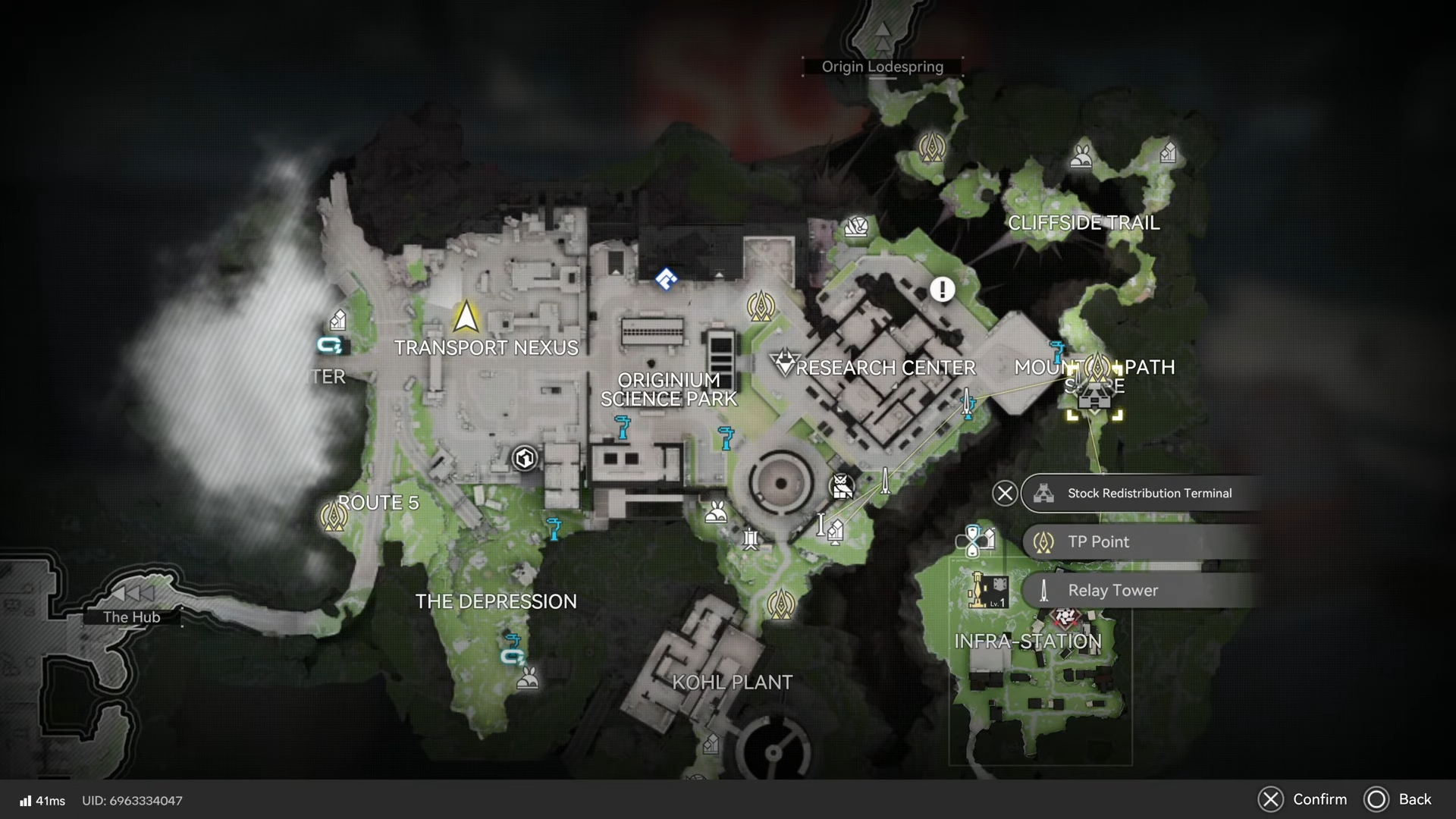Image resolution: width=1456 pixels, height=819 pixels.
Task: Click the exclamation mark quest marker
Action: (x=943, y=289)
